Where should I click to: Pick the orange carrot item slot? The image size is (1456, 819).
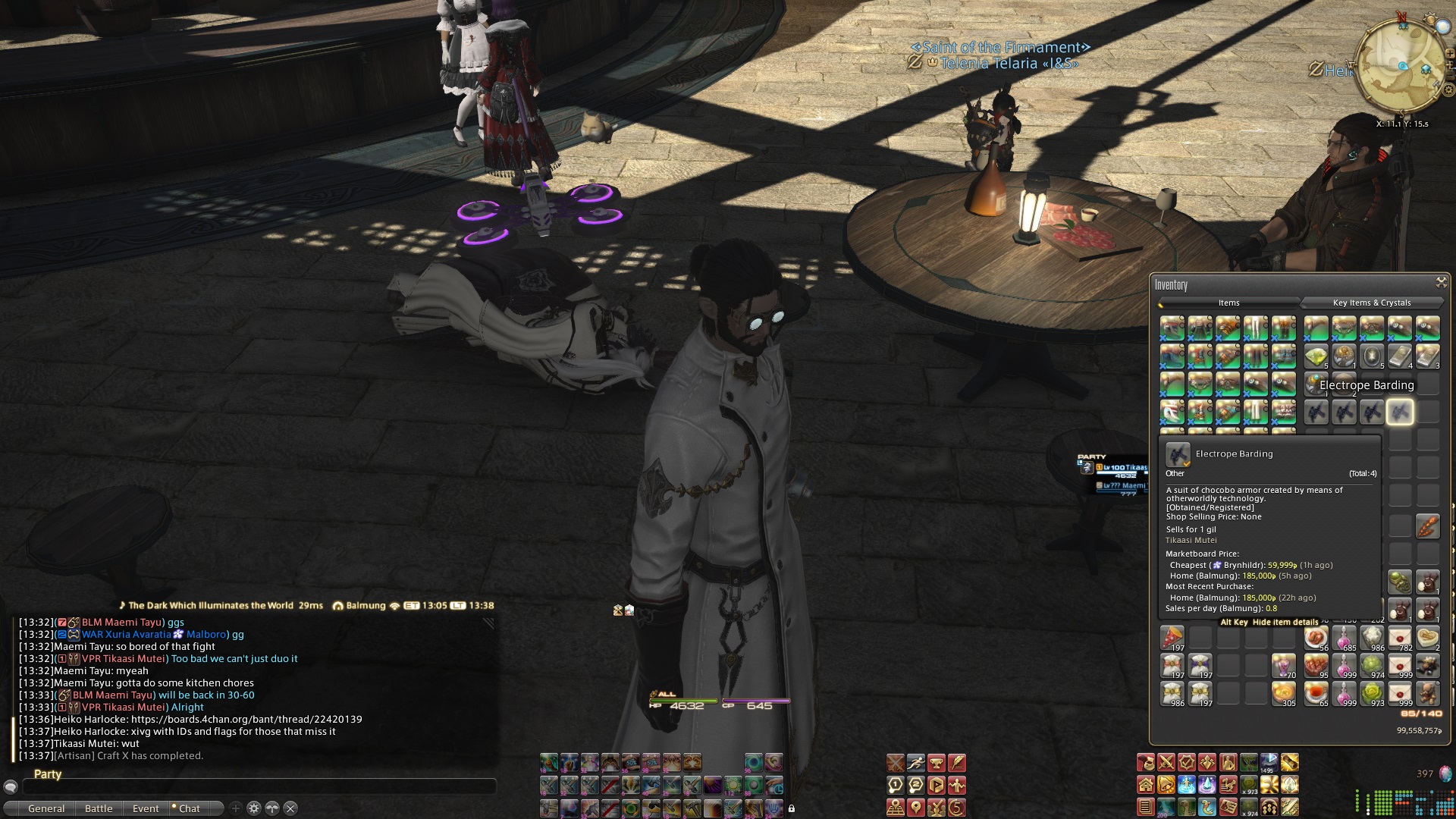coord(1427,525)
